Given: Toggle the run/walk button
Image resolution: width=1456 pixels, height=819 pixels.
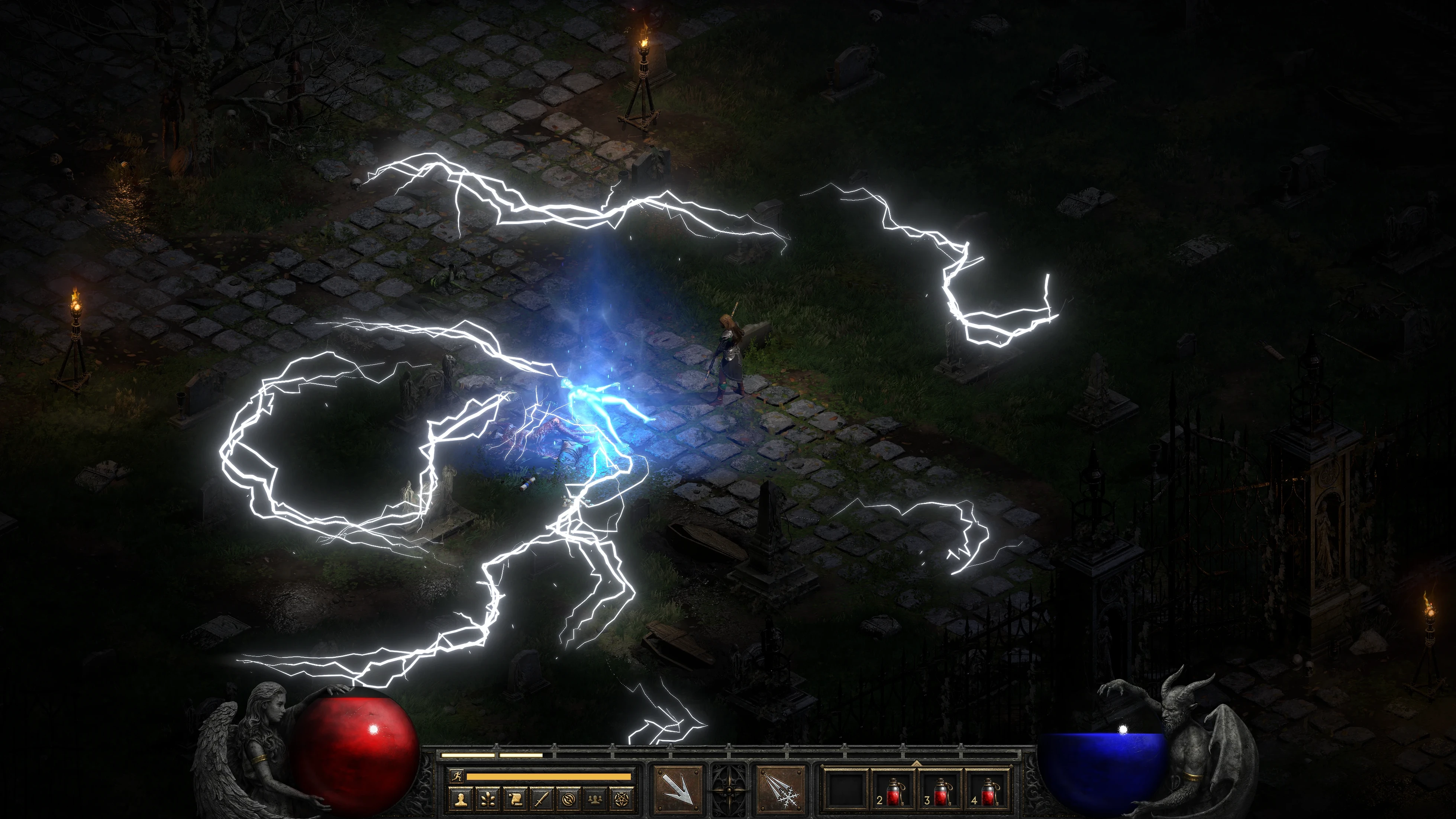Looking at the screenshot, I should pos(456,777).
